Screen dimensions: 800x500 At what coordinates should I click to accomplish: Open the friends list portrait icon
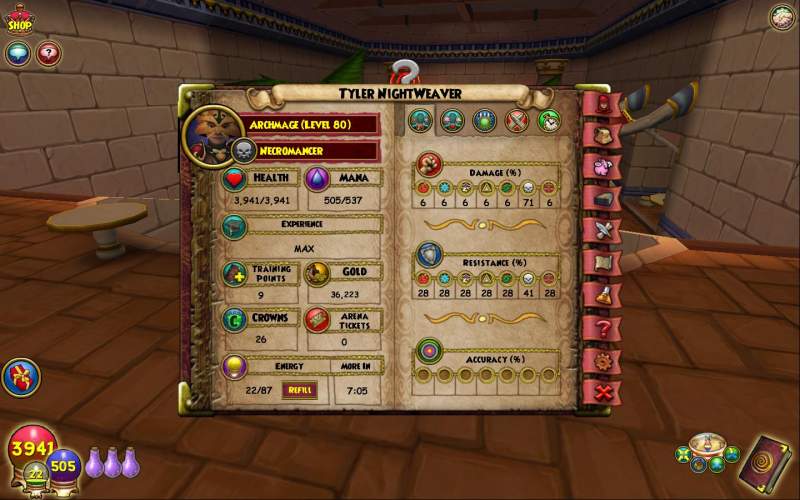tap(782, 17)
